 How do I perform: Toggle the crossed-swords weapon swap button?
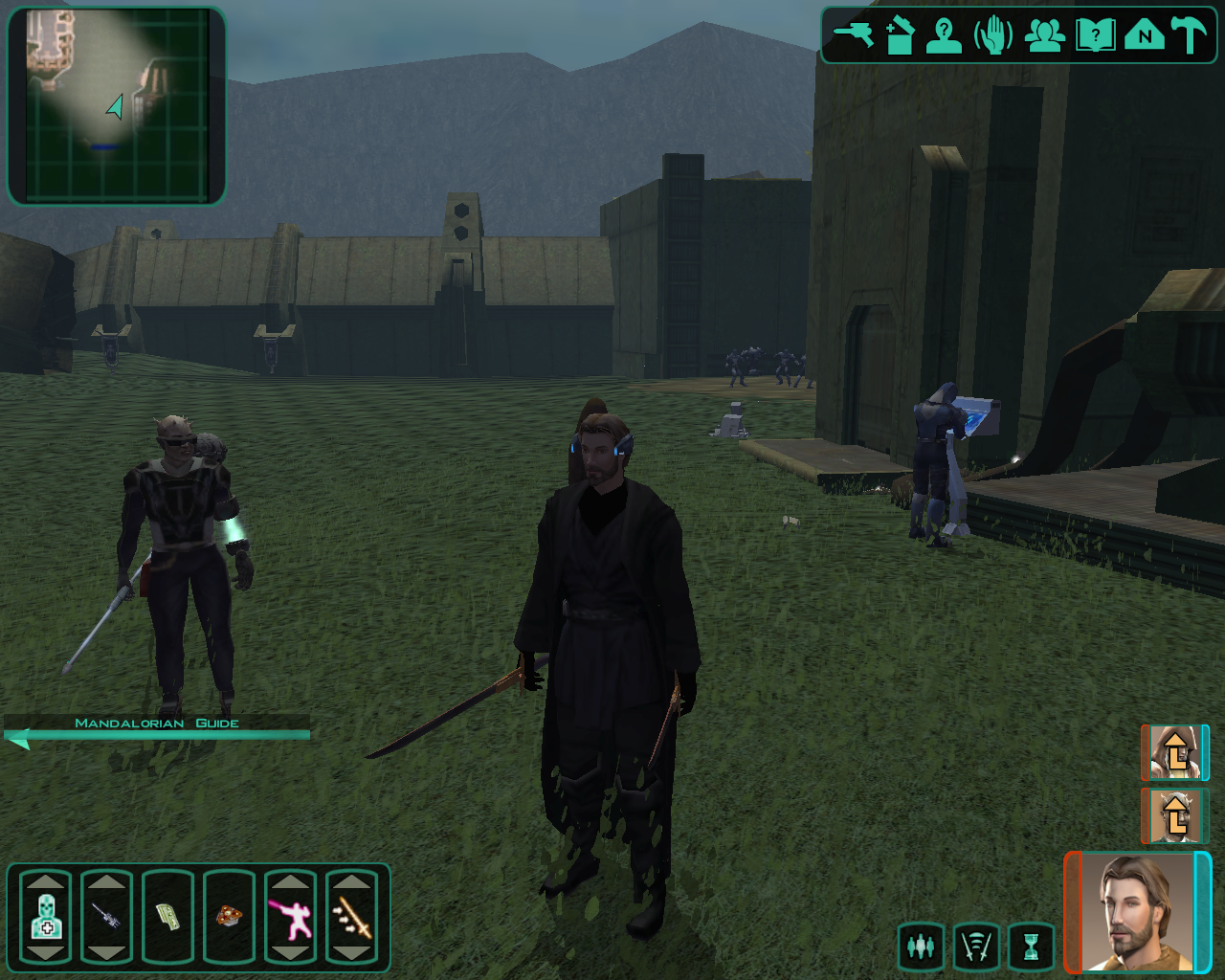pos(975,947)
